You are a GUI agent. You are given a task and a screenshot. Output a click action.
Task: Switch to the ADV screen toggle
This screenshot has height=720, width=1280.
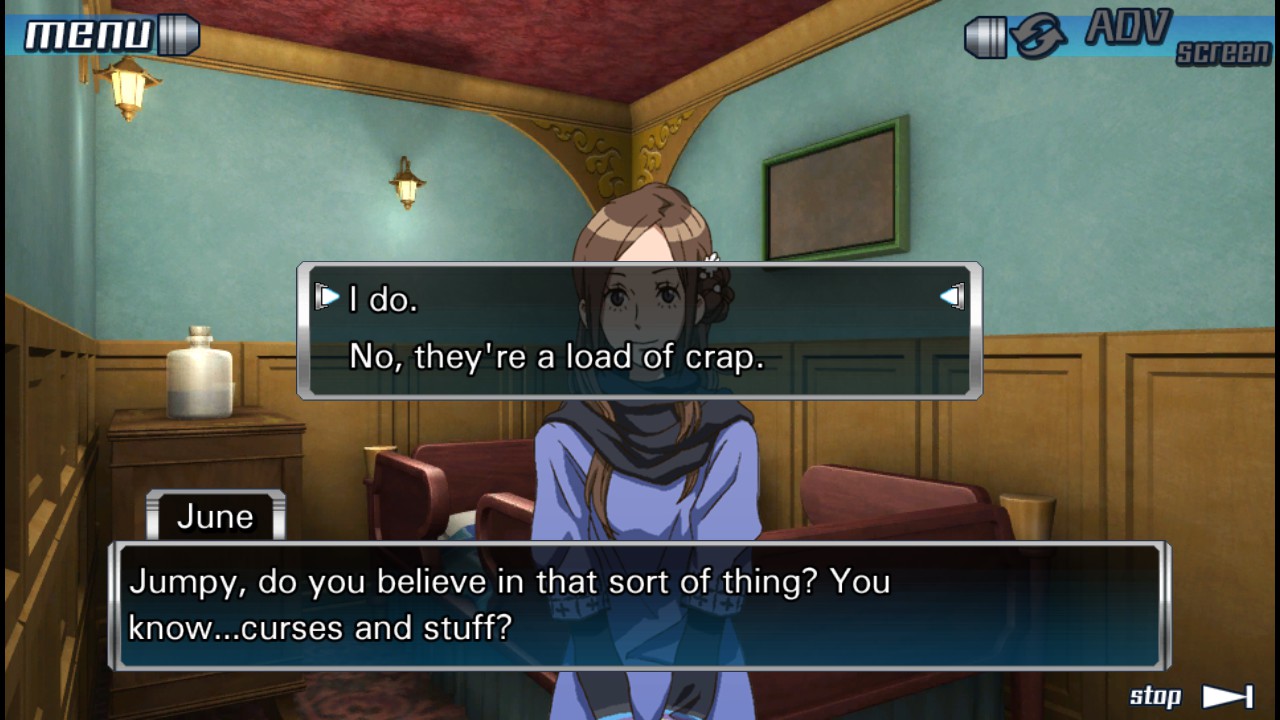(x=1120, y=36)
